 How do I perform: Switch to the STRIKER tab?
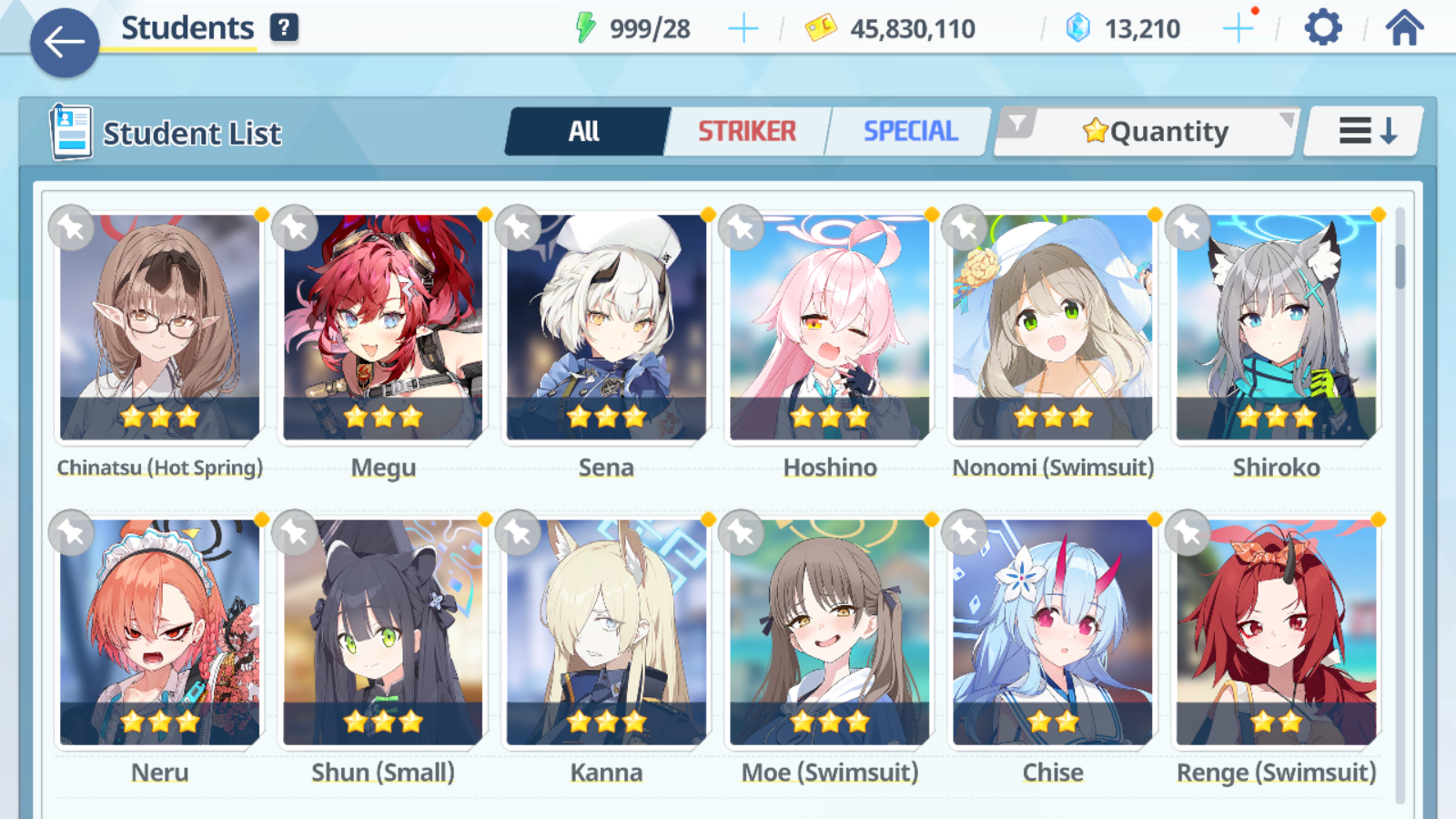point(746,130)
